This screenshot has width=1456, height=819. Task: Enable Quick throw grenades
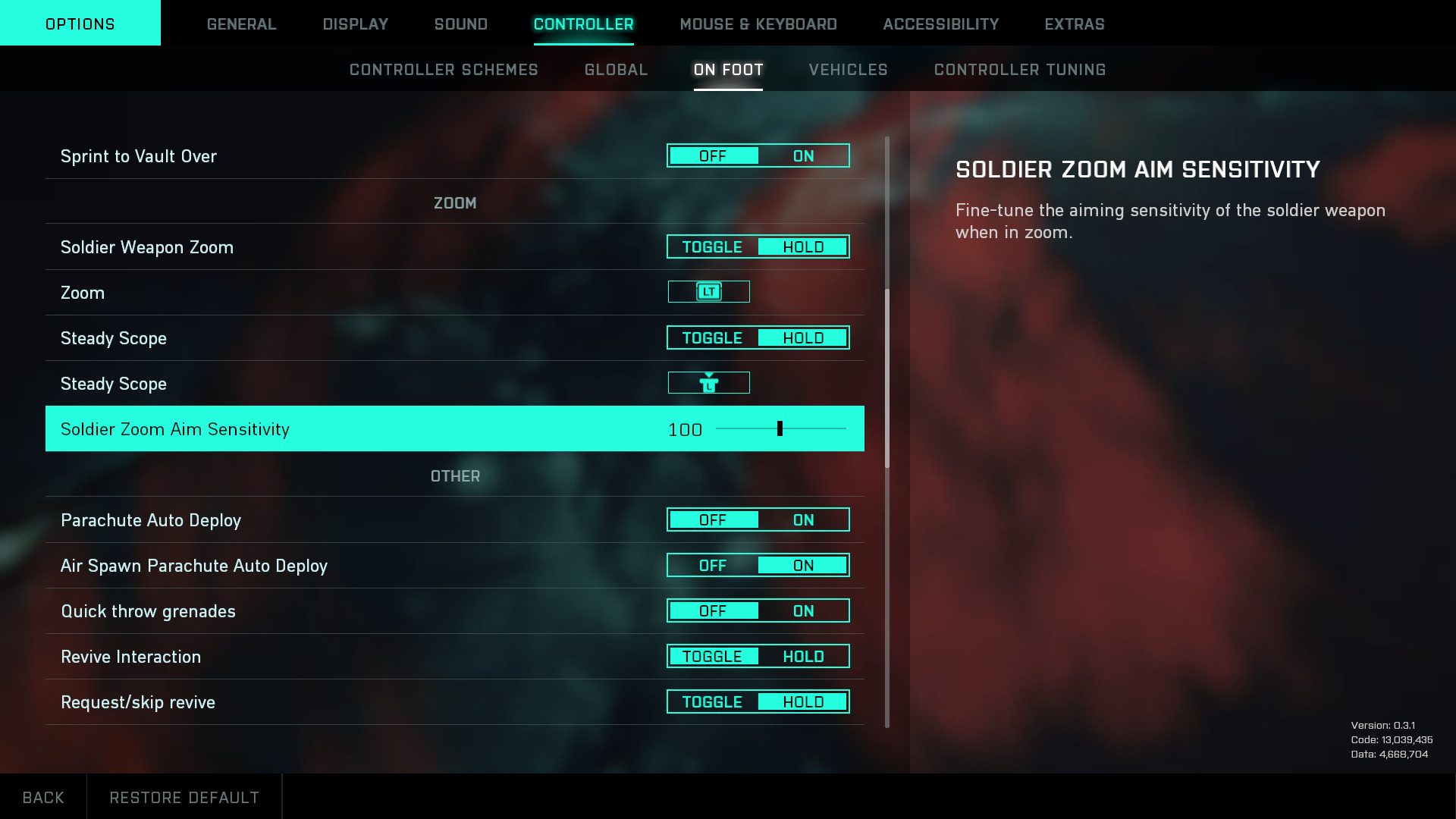(803, 611)
